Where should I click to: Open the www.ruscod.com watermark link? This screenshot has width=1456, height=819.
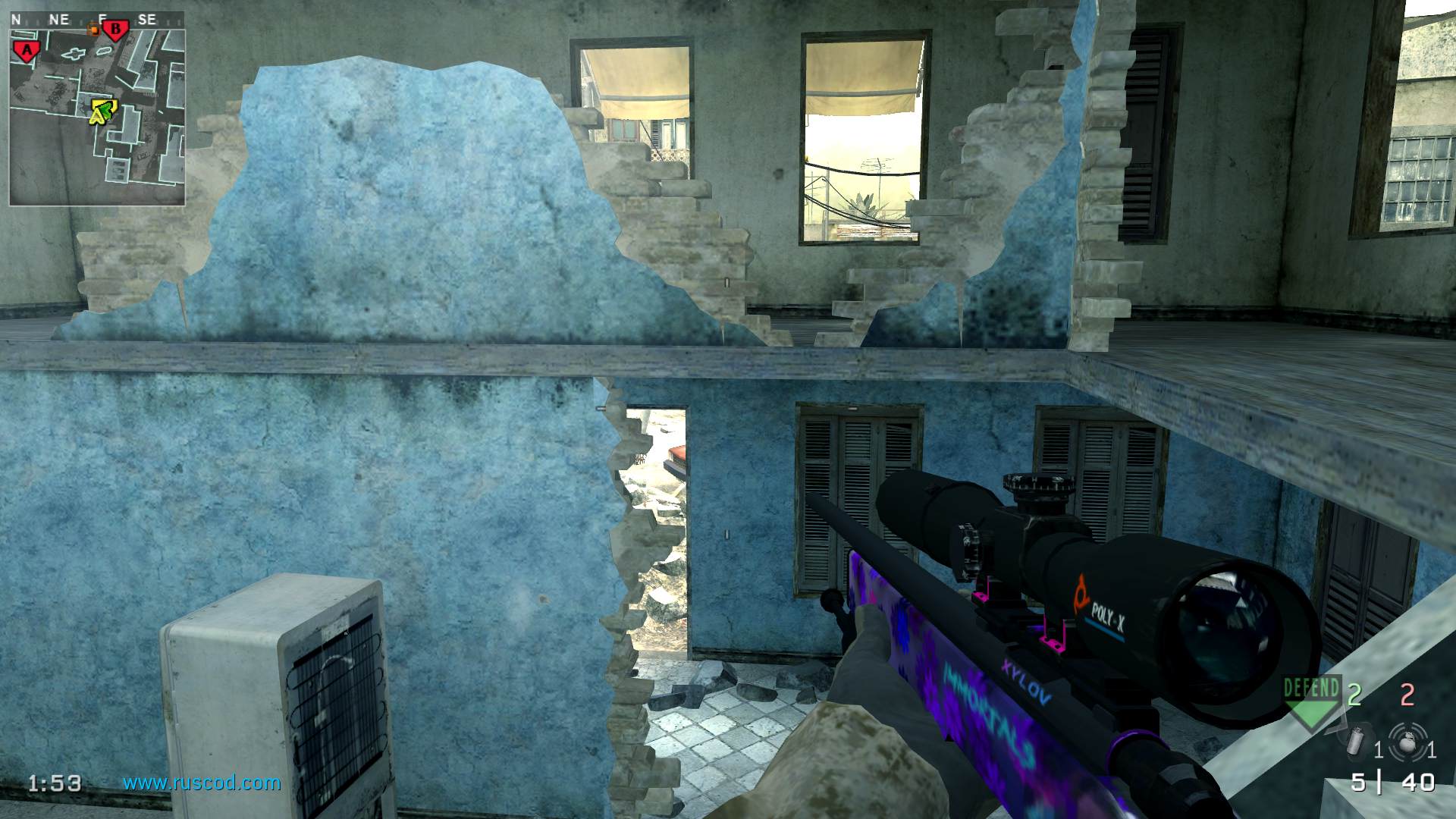coord(202,783)
